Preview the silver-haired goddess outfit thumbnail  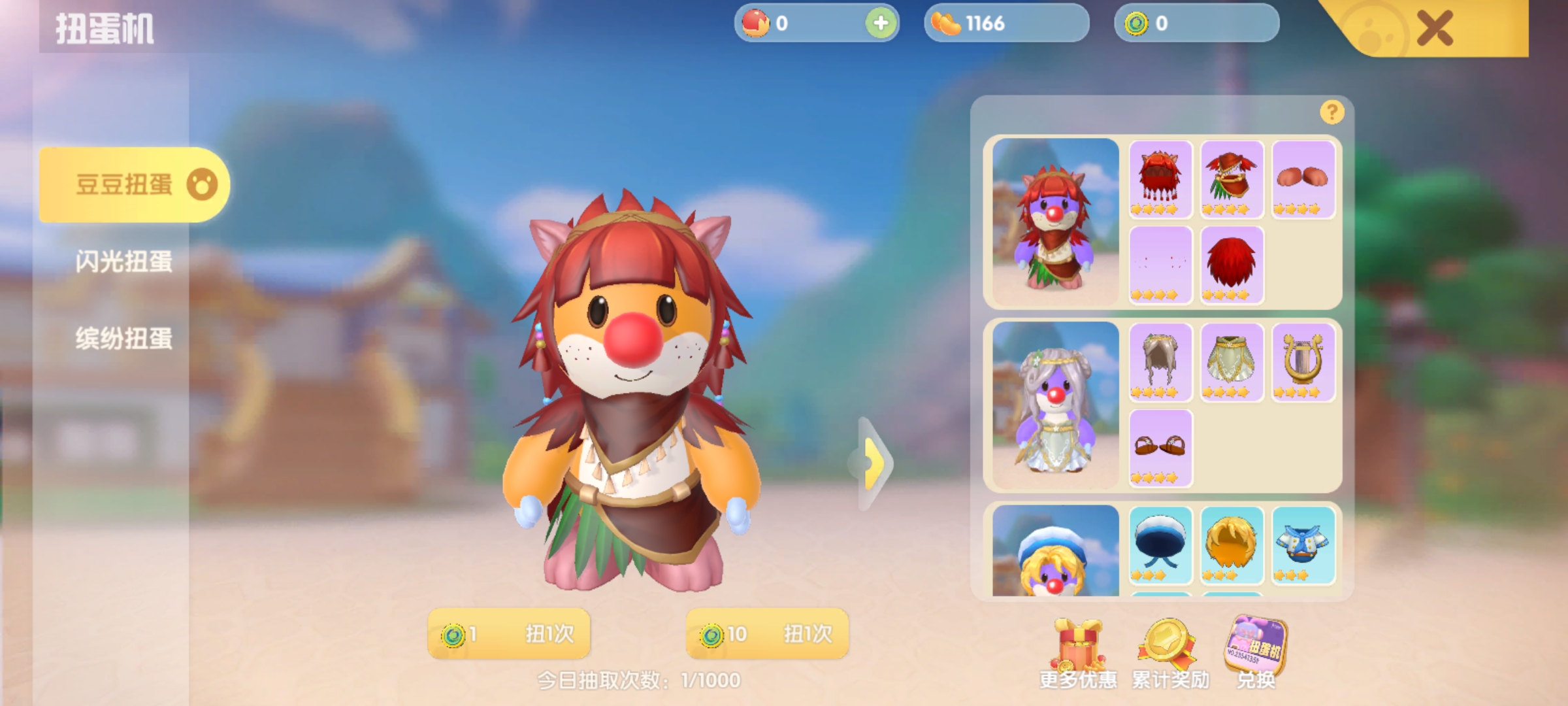pyautogui.click(x=1055, y=405)
